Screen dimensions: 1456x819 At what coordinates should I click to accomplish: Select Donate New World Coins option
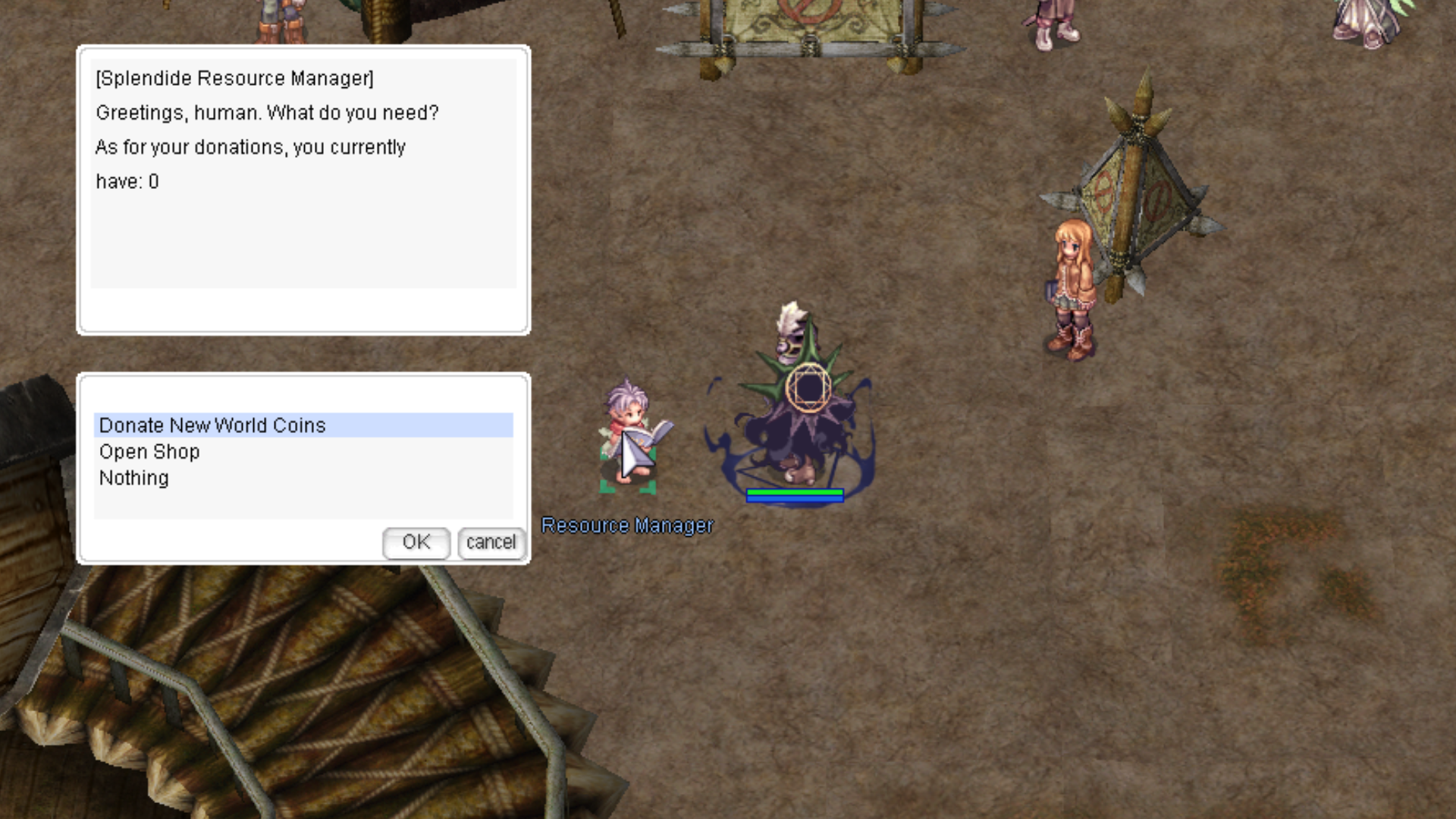212,425
